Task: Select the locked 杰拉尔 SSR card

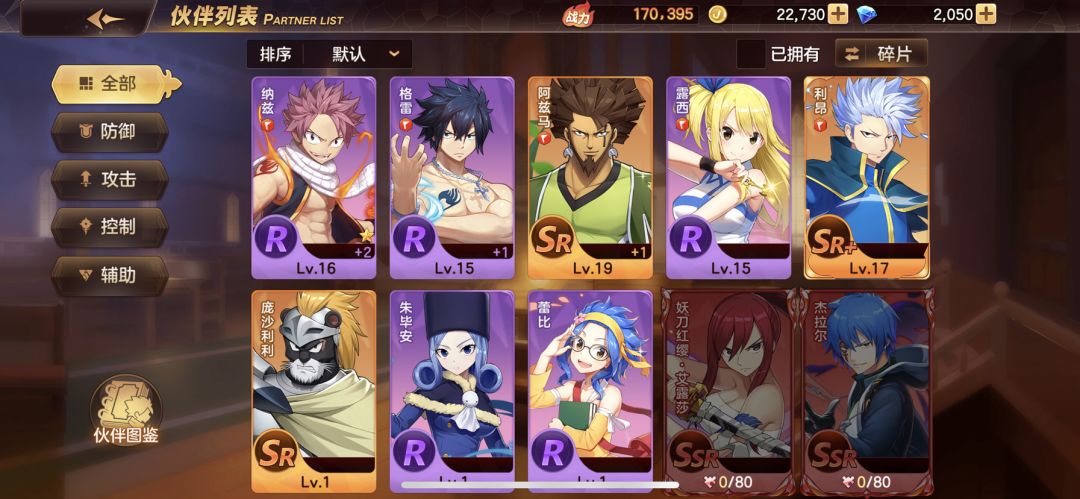Action: pos(867,390)
